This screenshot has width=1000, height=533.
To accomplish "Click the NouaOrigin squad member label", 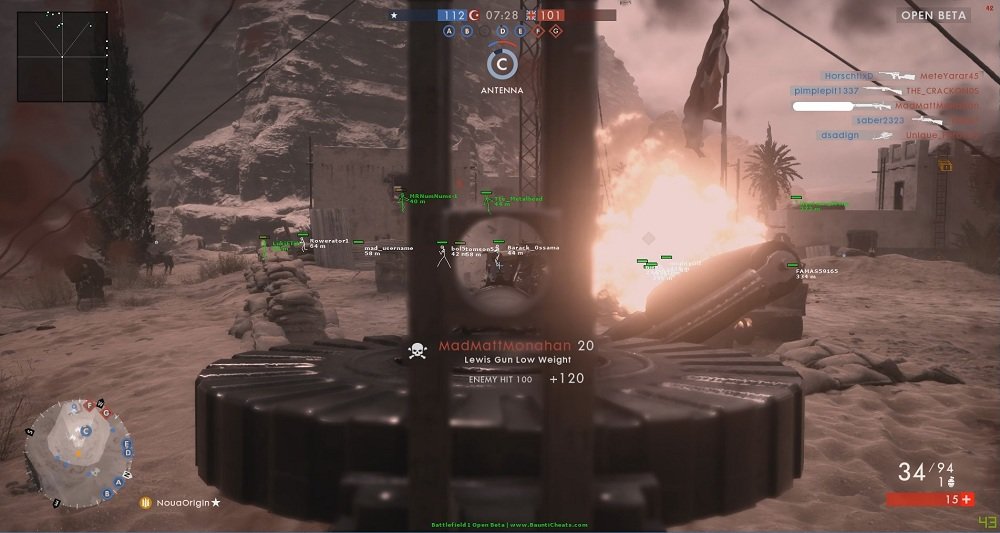I will 180,502.
